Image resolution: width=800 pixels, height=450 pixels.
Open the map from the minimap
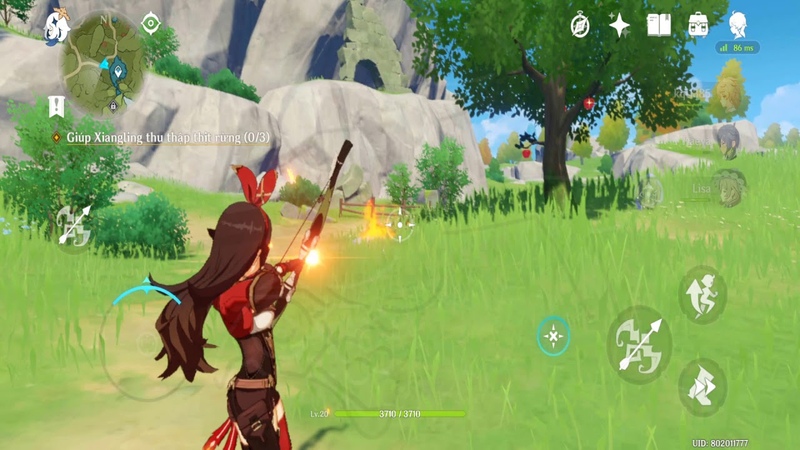(103, 61)
